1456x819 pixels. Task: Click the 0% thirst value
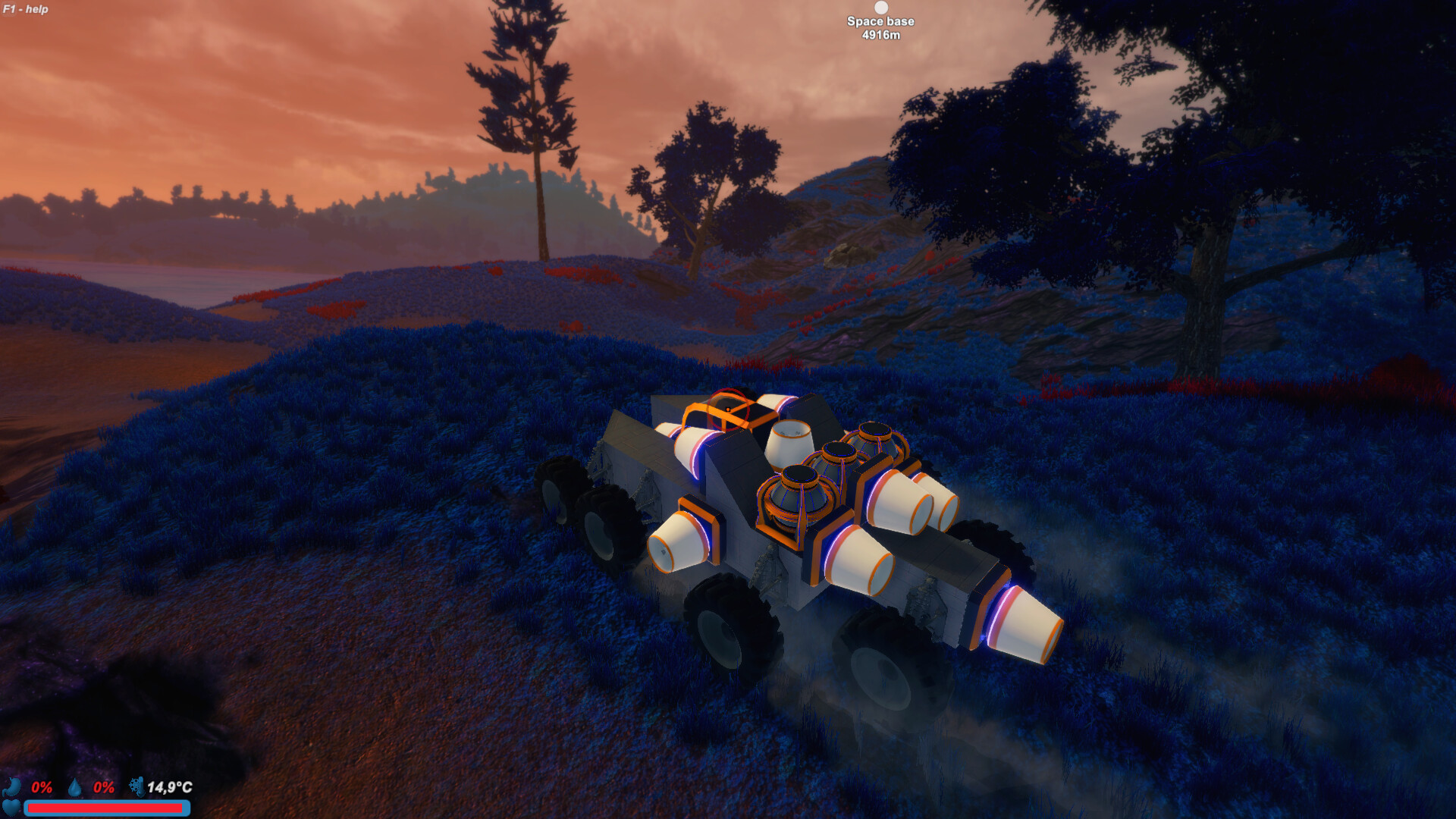[x=104, y=787]
